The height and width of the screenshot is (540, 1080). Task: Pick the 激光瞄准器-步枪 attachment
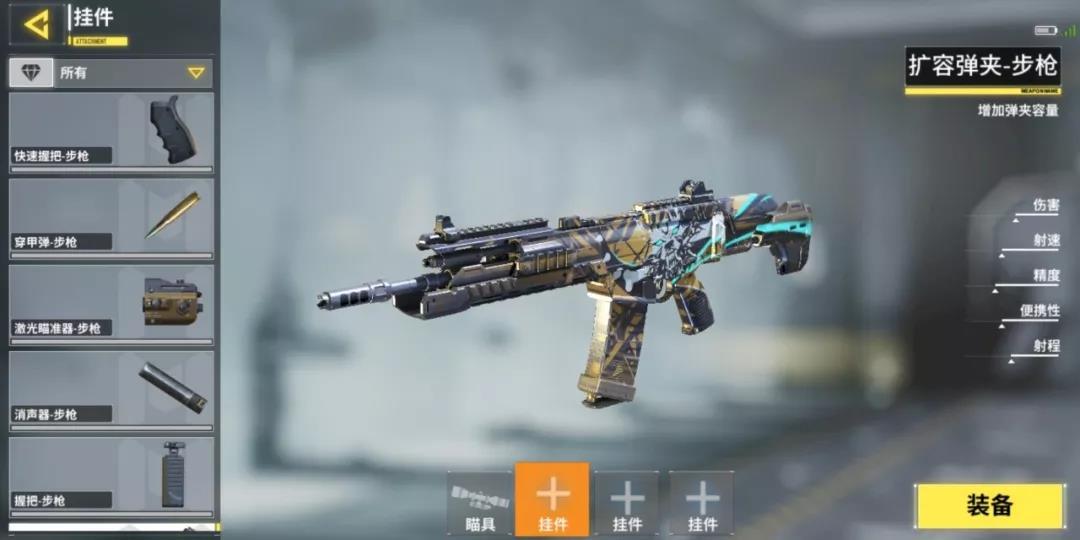[x=111, y=303]
